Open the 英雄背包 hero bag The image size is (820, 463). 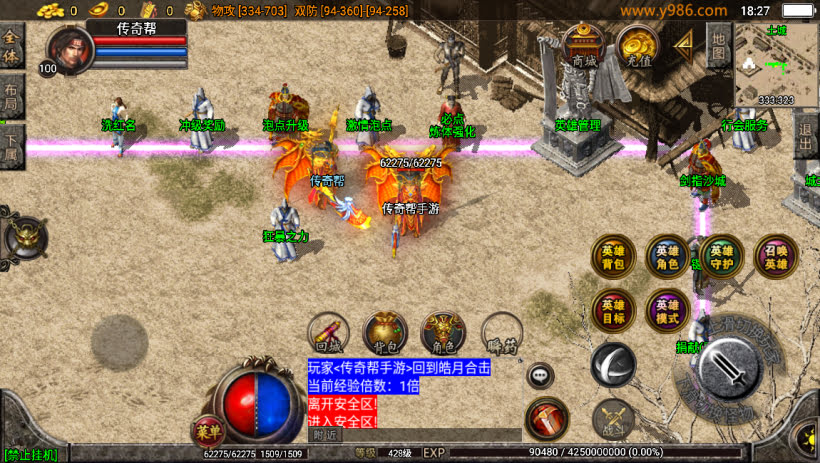coord(612,257)
